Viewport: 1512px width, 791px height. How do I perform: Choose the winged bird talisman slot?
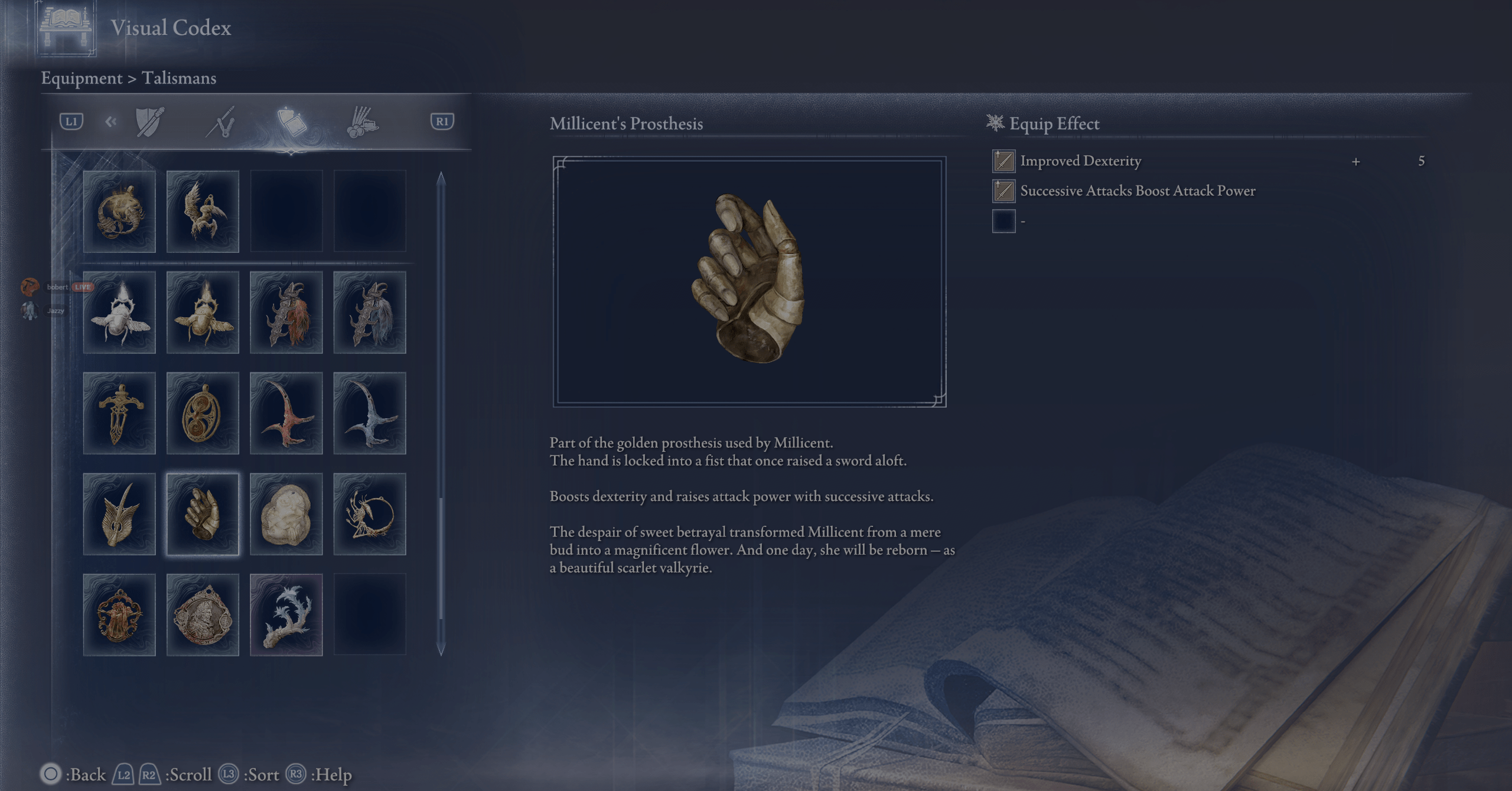pyautogui.click(x=203, y=211)
